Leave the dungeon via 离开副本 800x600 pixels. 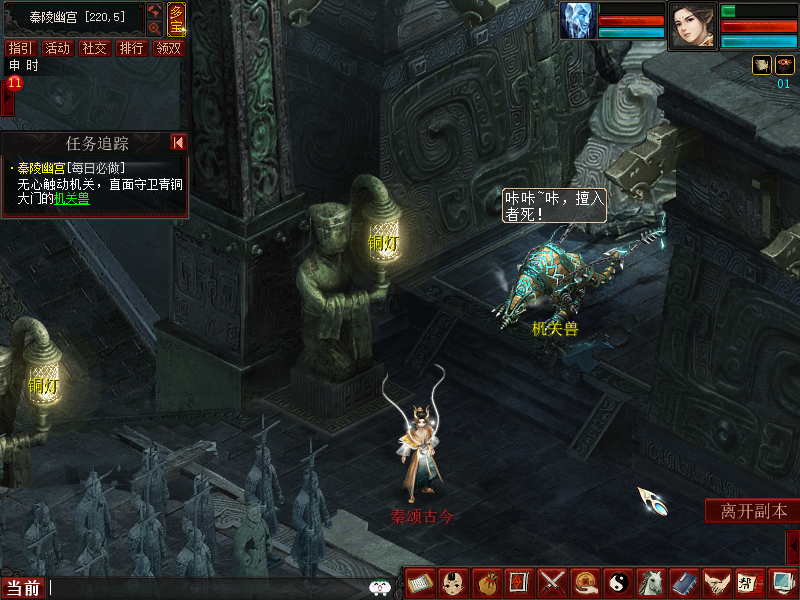click(753, 511)
